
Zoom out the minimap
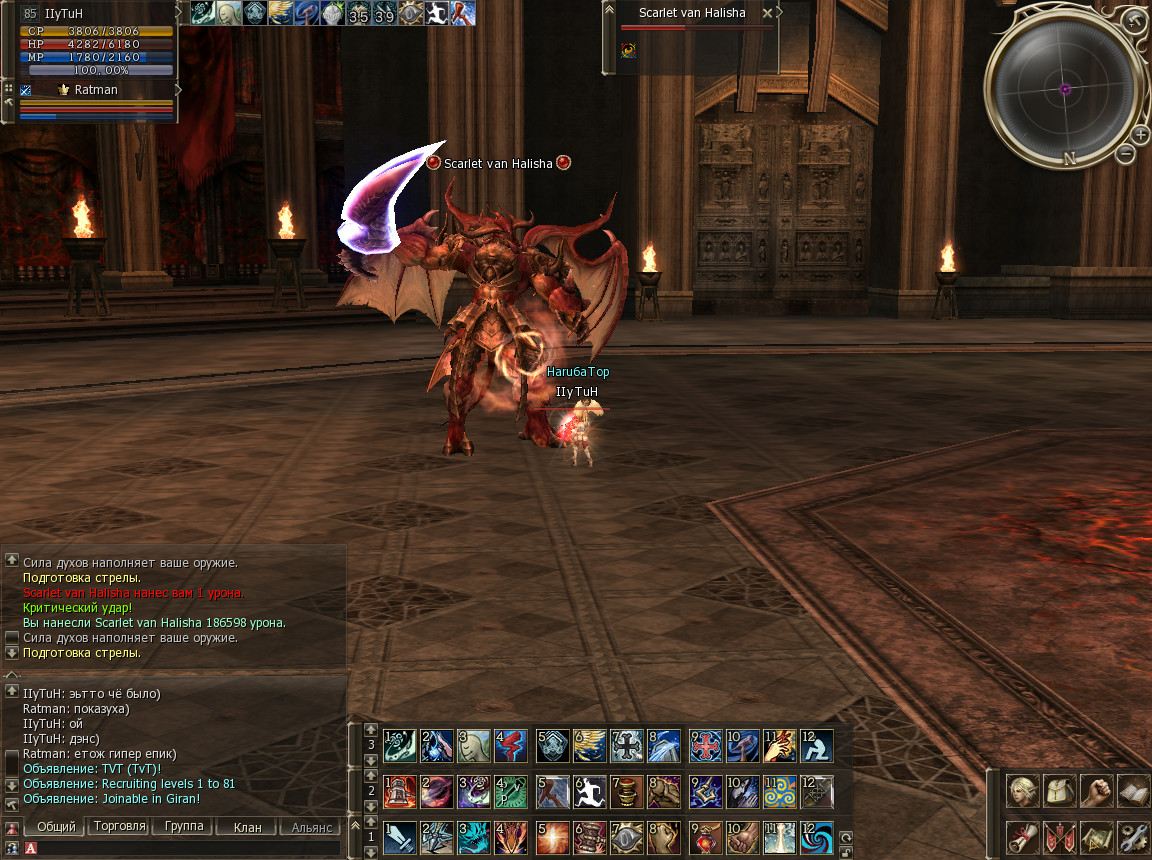point(1126,154)
